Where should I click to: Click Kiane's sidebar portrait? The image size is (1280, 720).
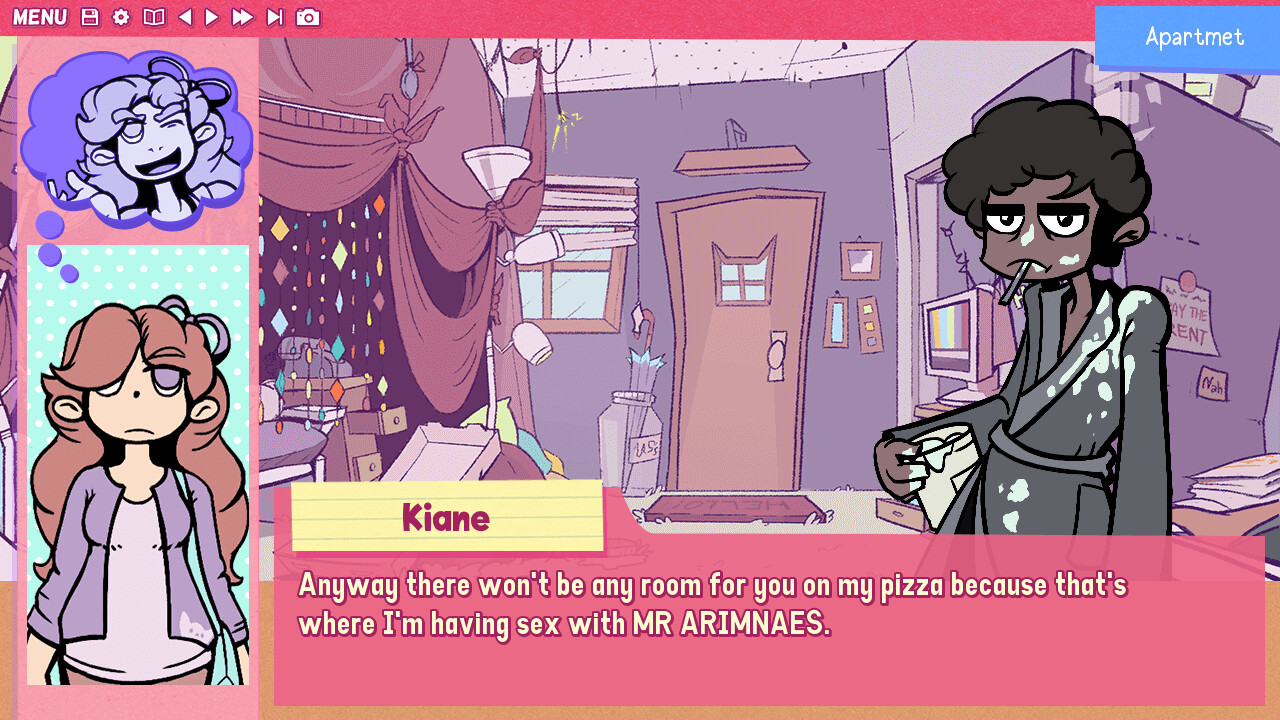pyautogui.click(x=137, y=470)
